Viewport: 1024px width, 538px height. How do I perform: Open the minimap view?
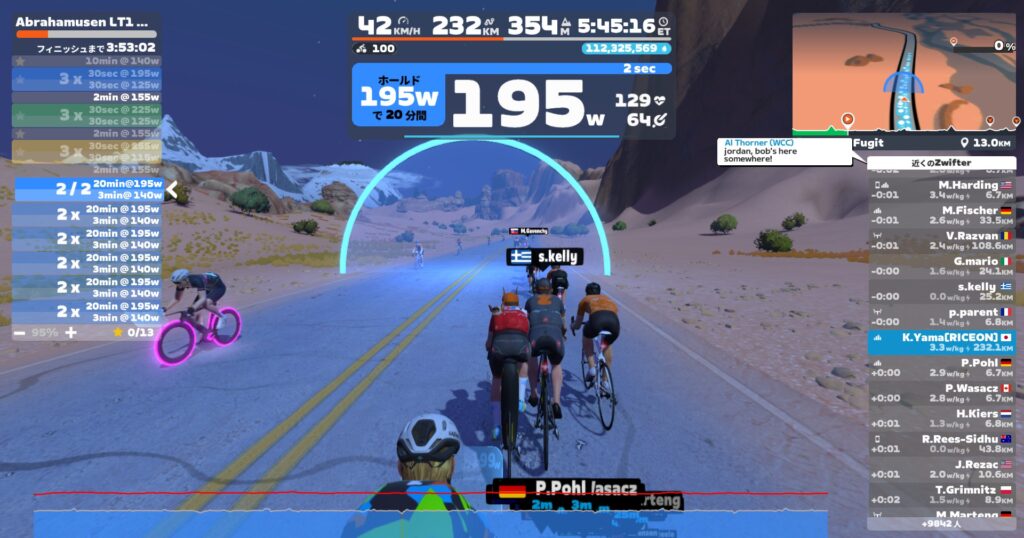click(x=903, y=75)
